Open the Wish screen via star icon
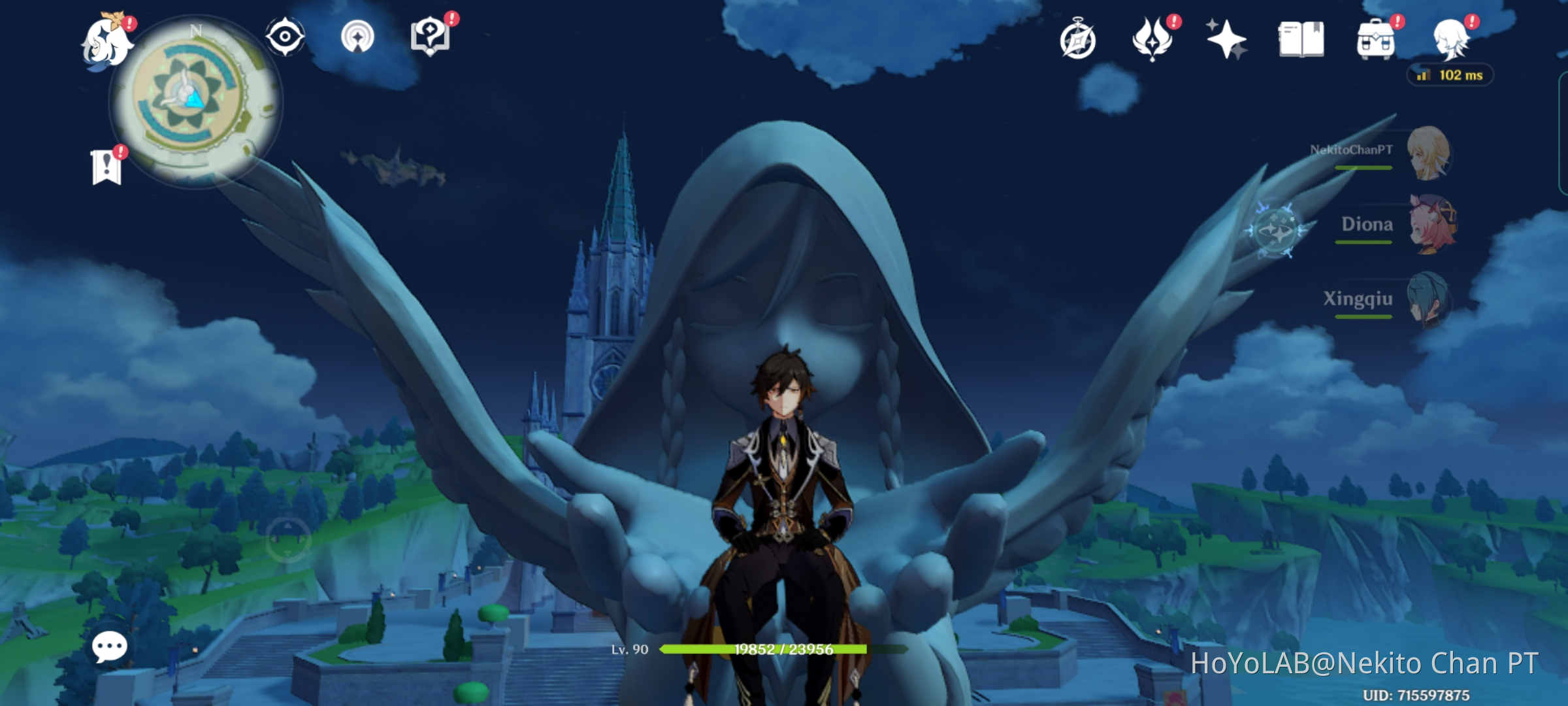 (x=1227, y=41)
